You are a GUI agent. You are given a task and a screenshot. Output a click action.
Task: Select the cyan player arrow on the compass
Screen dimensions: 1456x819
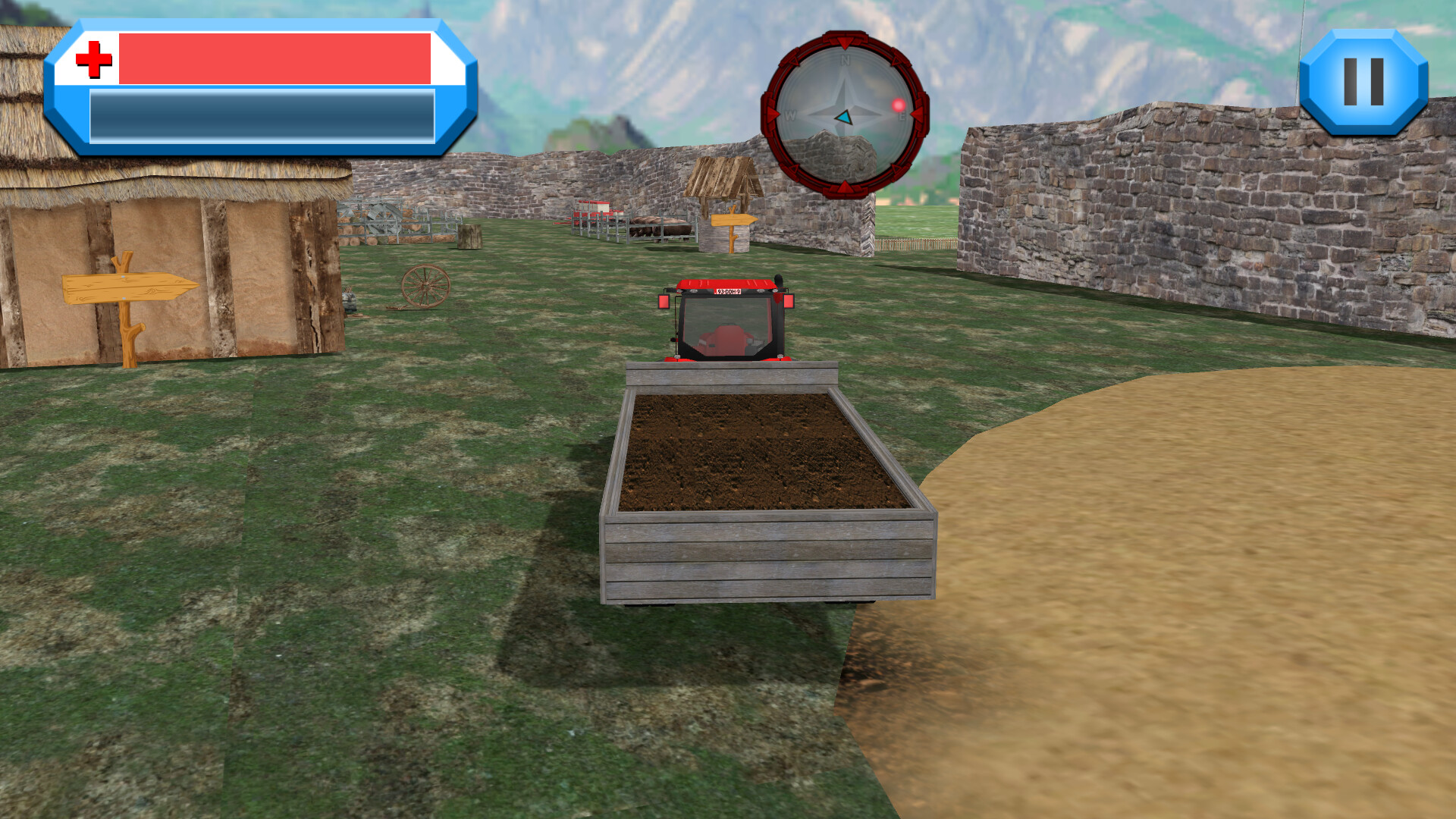(x=844, y=118)
